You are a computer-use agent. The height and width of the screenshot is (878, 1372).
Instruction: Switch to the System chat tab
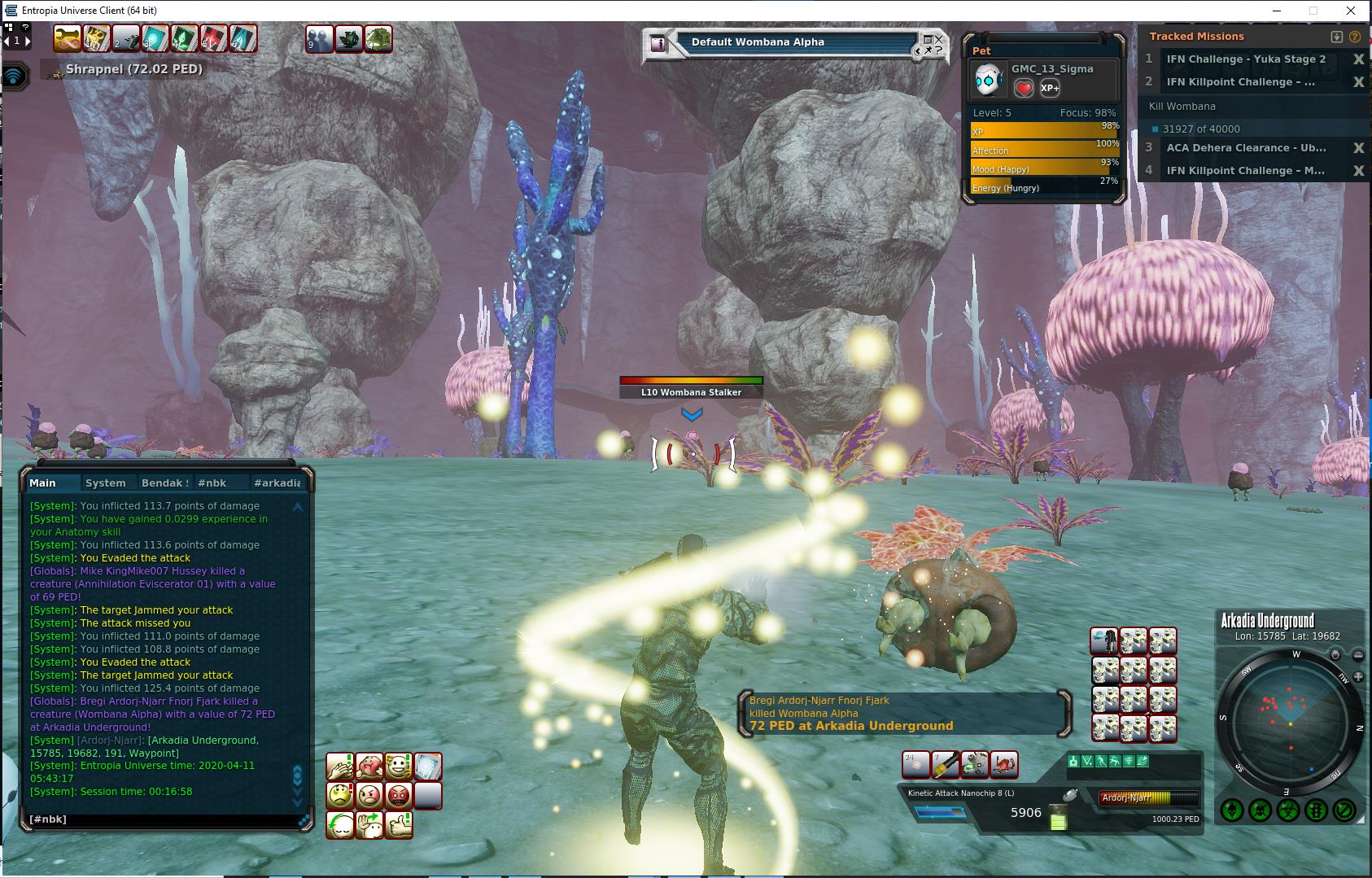click(105, 483)
